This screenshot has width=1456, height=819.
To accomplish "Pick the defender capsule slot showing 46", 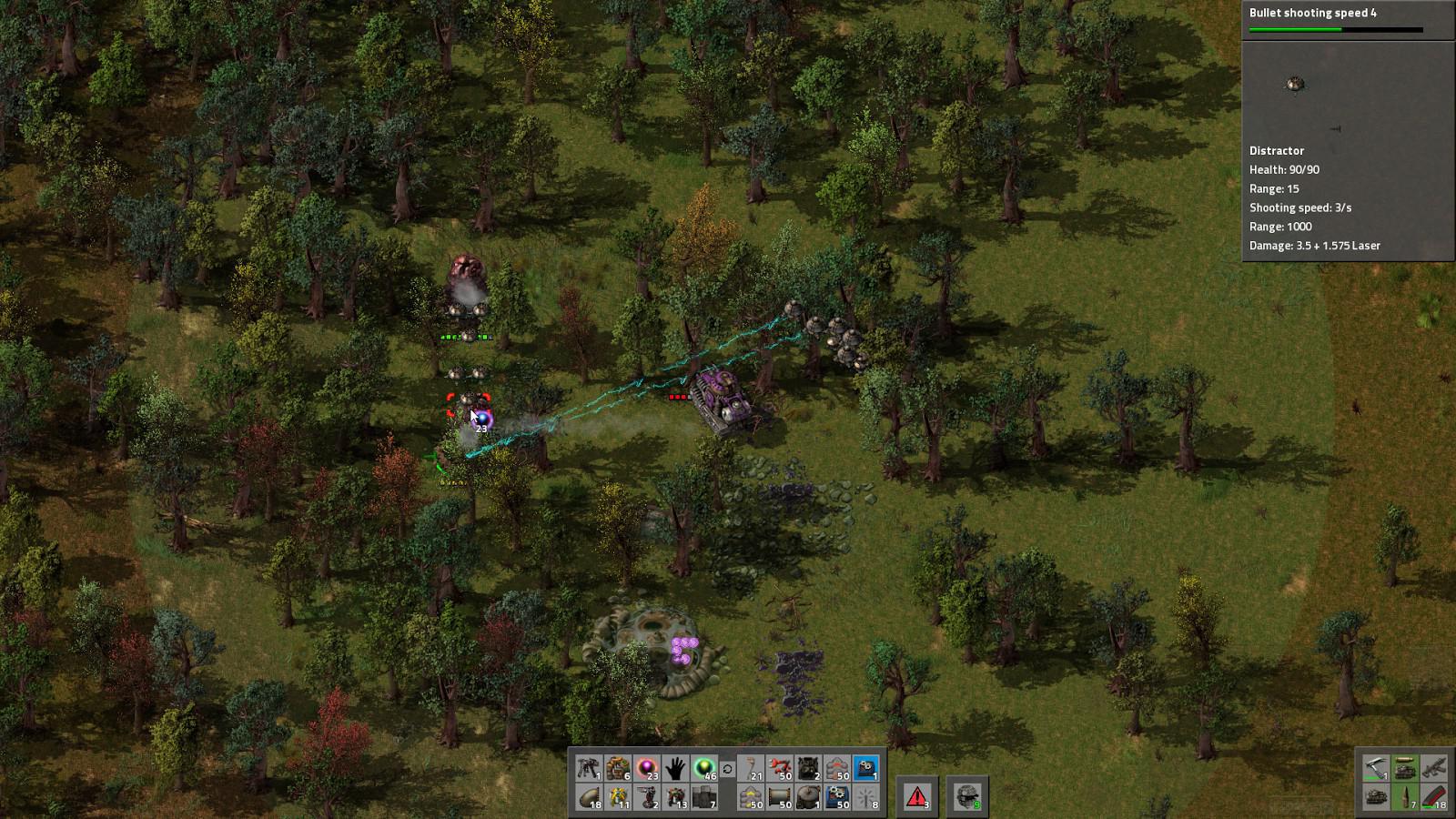I will (705, 769).
